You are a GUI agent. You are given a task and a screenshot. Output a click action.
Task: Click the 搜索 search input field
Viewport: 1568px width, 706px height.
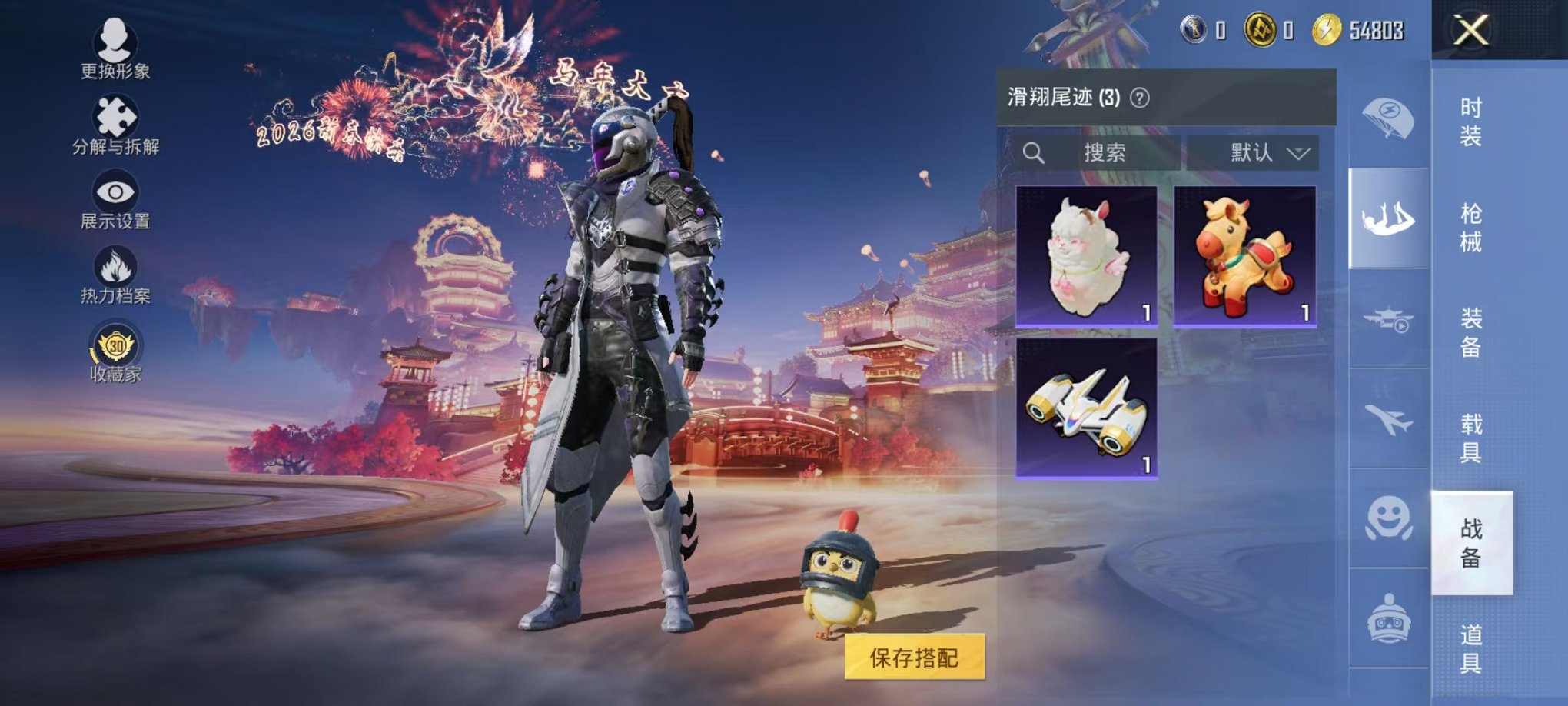(x=1107, y=152)
